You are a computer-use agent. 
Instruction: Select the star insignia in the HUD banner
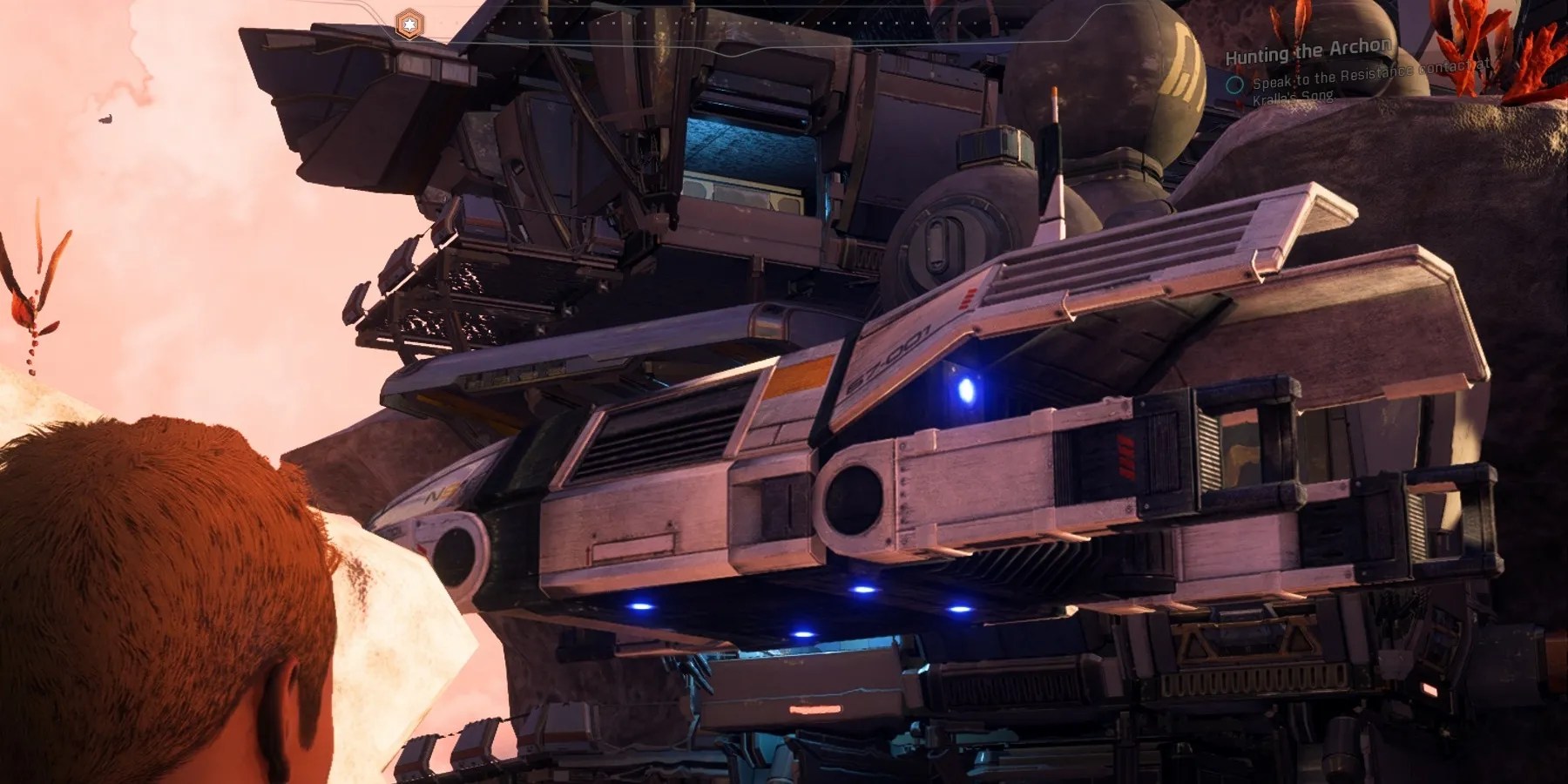click(x=409, y=24)
